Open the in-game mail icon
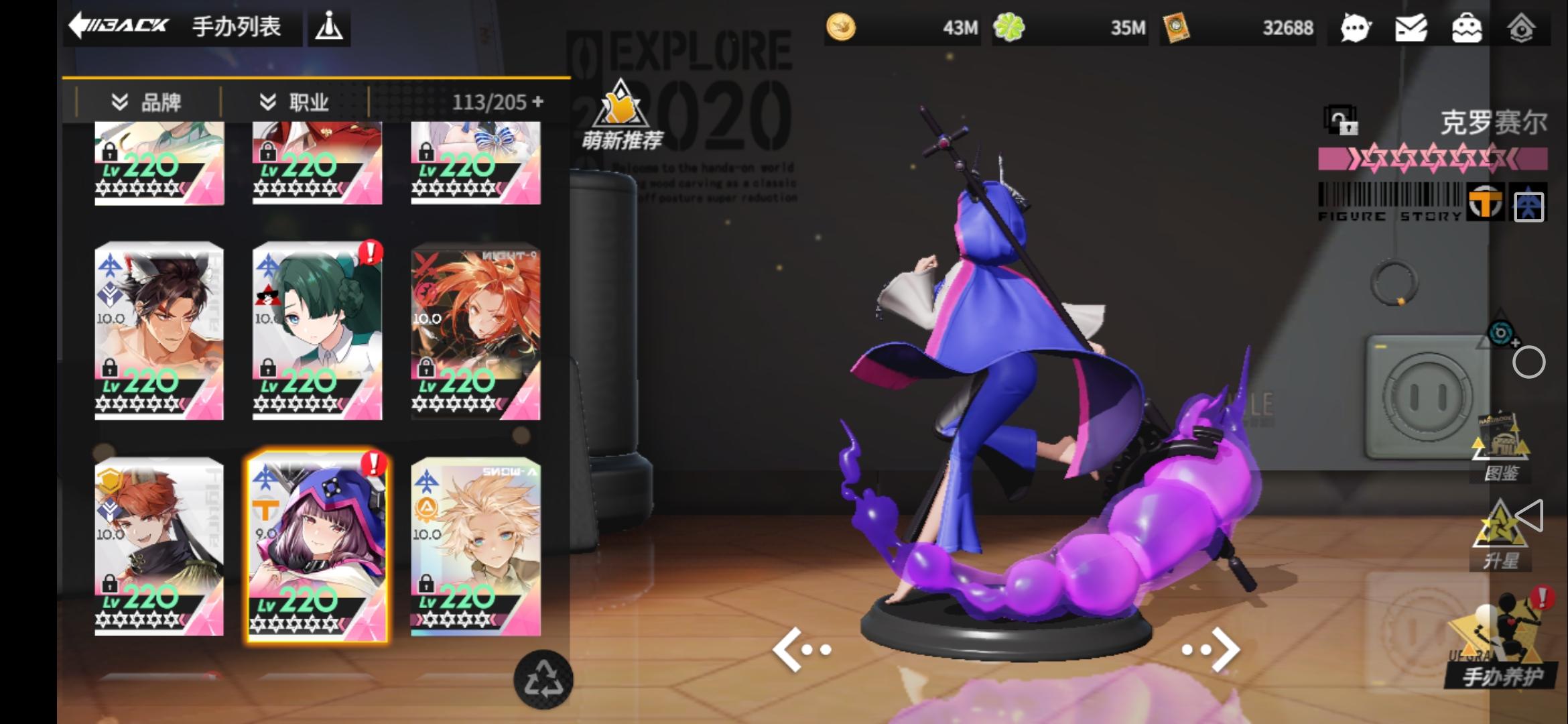1568x724 pixels. tap(1411, 28)
